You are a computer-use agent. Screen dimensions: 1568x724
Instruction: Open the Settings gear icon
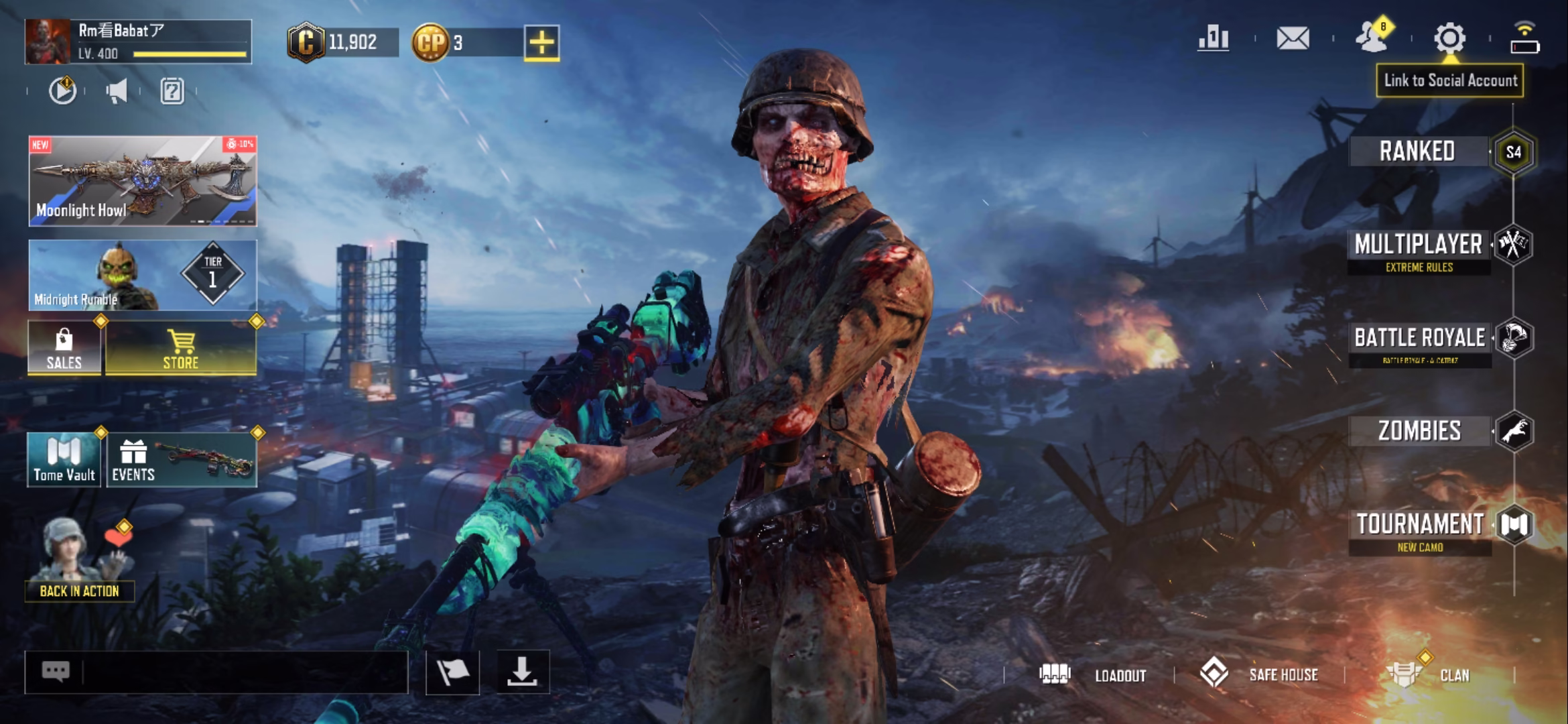pos(1449,39)
